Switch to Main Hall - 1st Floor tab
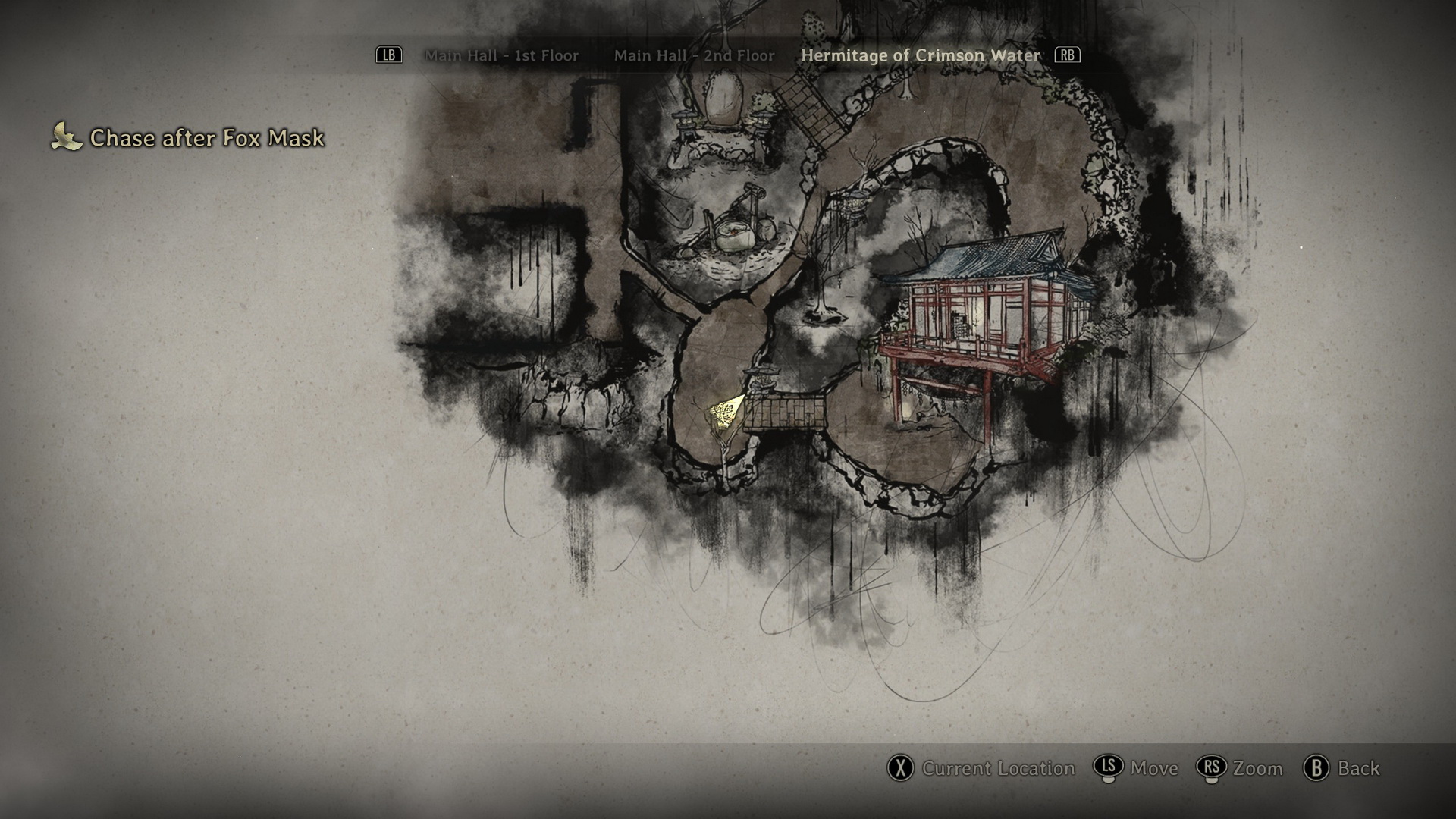1456x819 pixels. point(501,55)
